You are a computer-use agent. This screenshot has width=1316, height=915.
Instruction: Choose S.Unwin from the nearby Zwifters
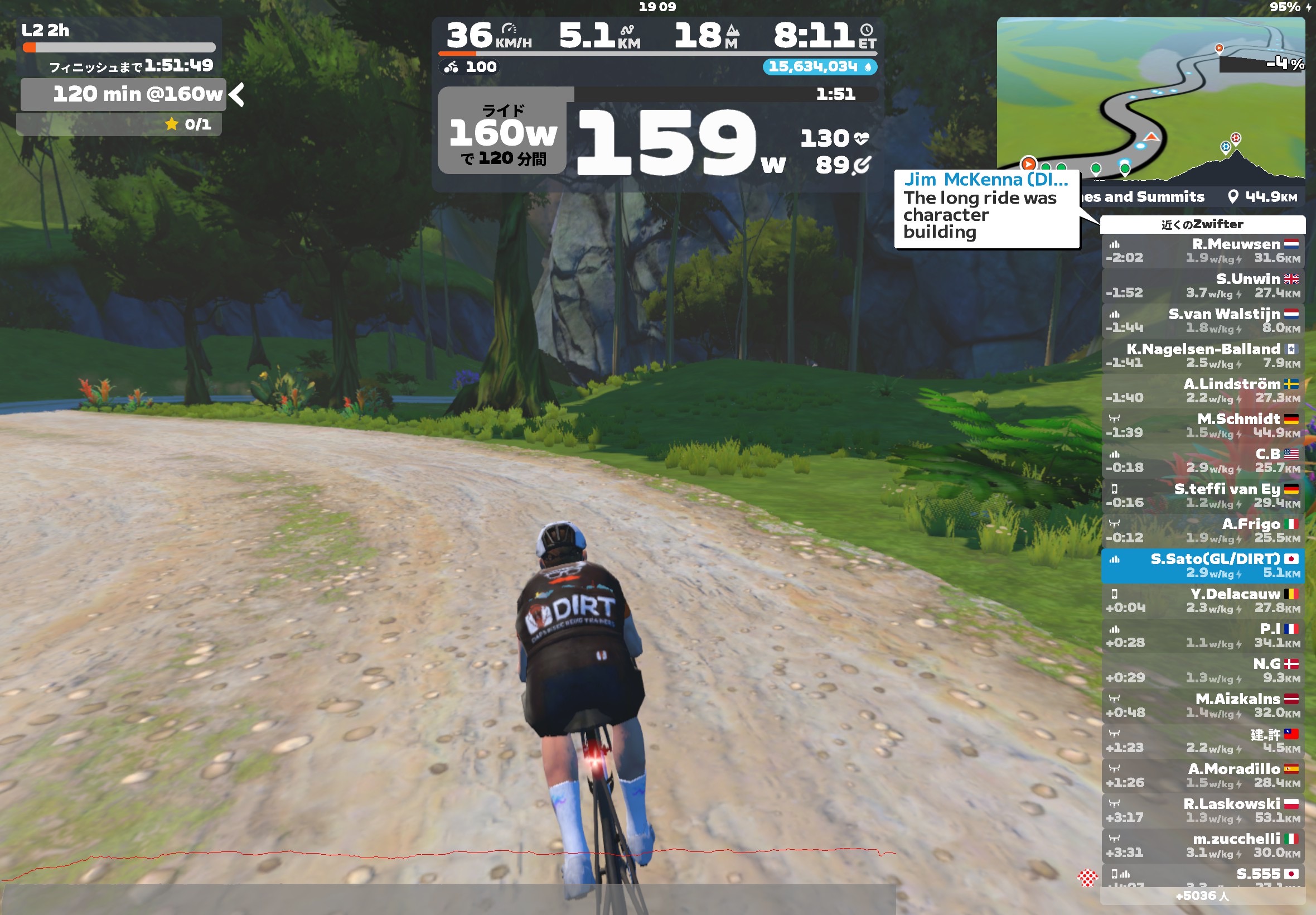(1203, 286)
